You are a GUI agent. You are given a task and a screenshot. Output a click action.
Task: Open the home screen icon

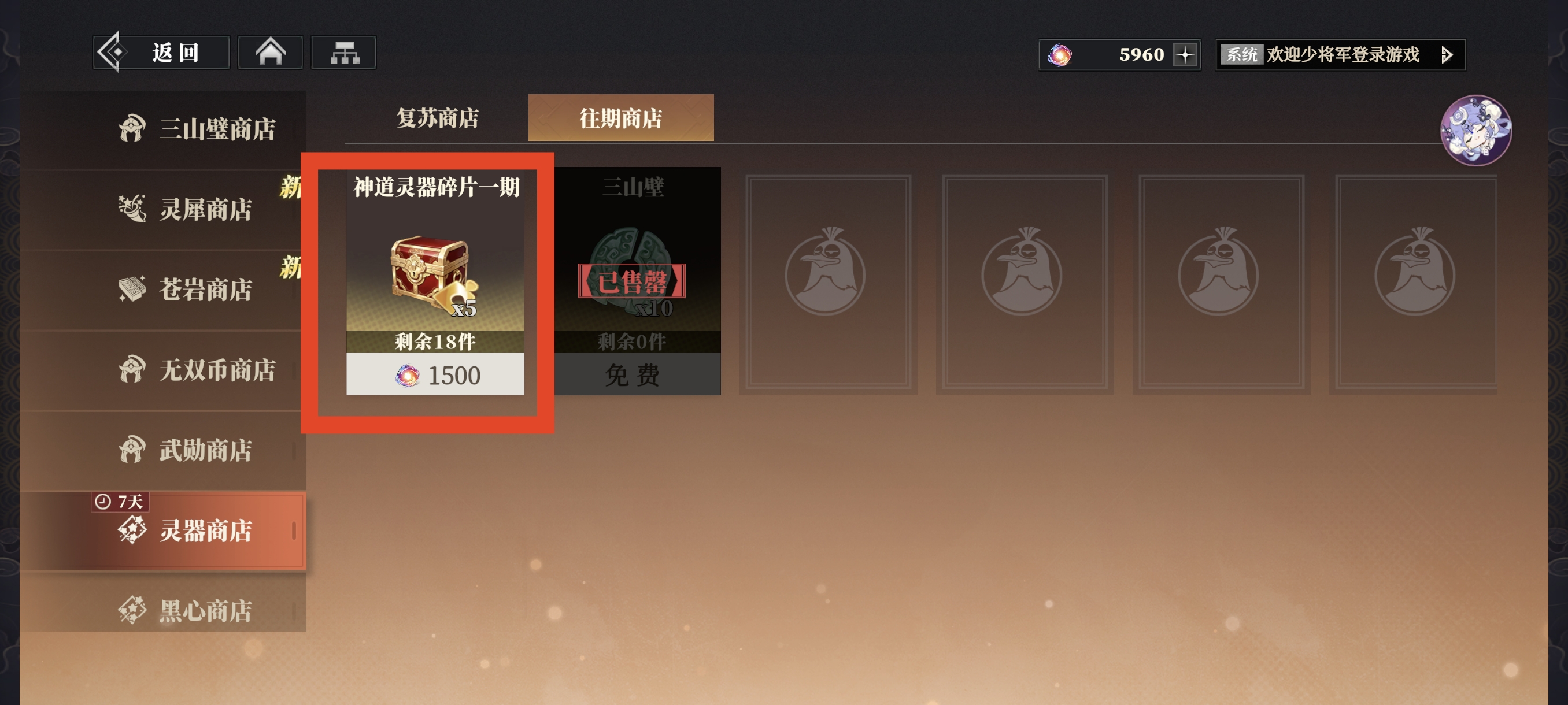coord(270,53)
